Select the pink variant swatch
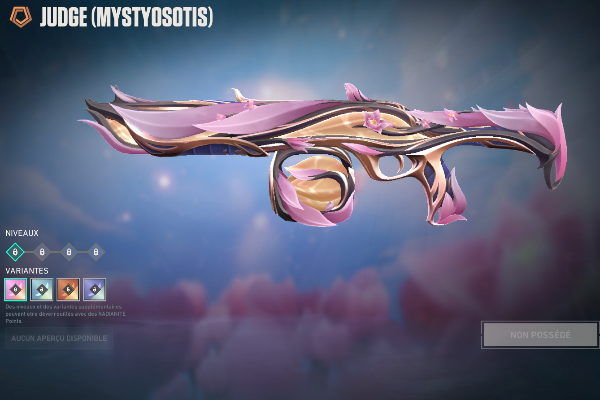 click(16, 289)
